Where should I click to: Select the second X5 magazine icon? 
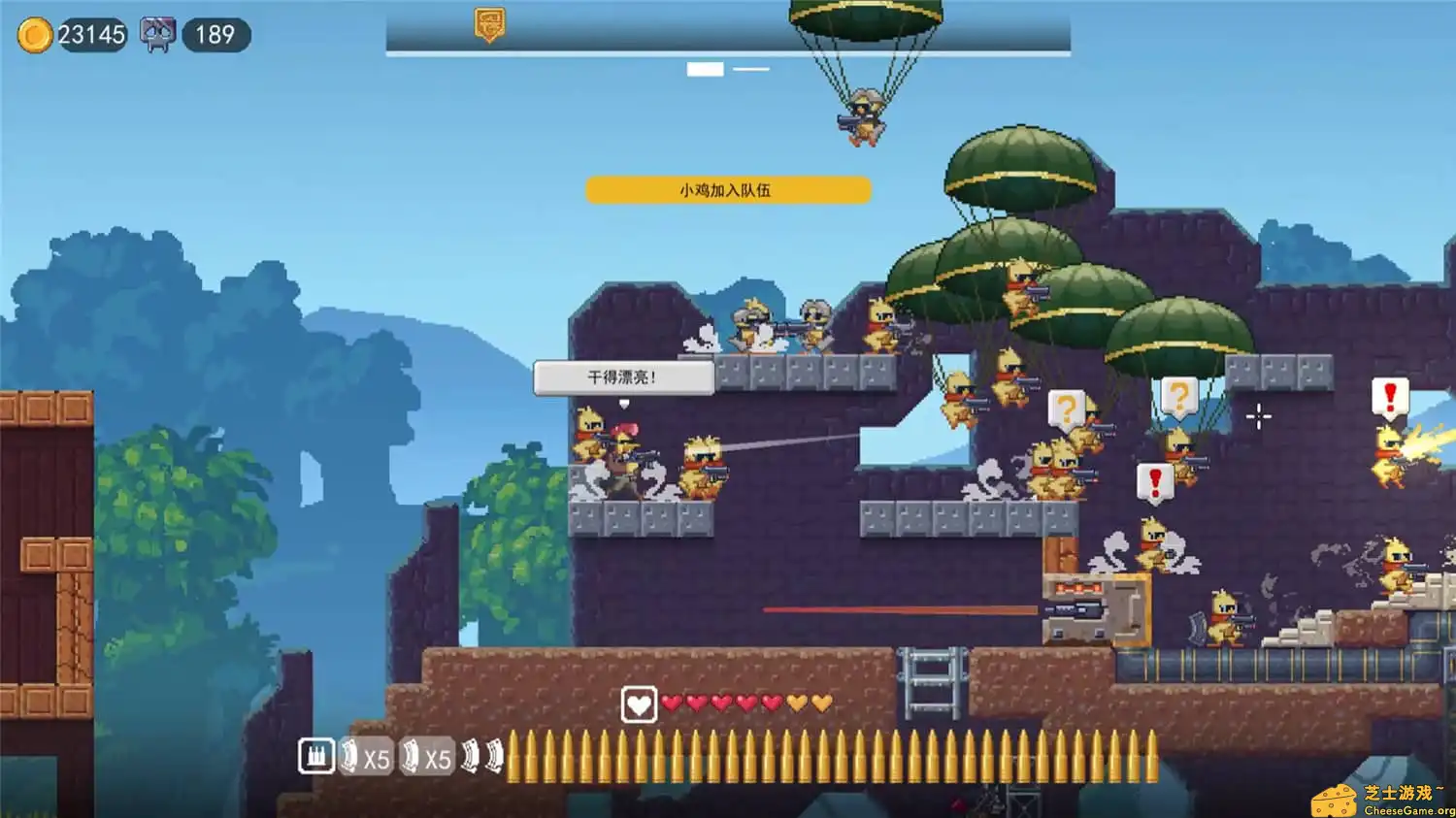pyautogui.click(x=430, y=757)
